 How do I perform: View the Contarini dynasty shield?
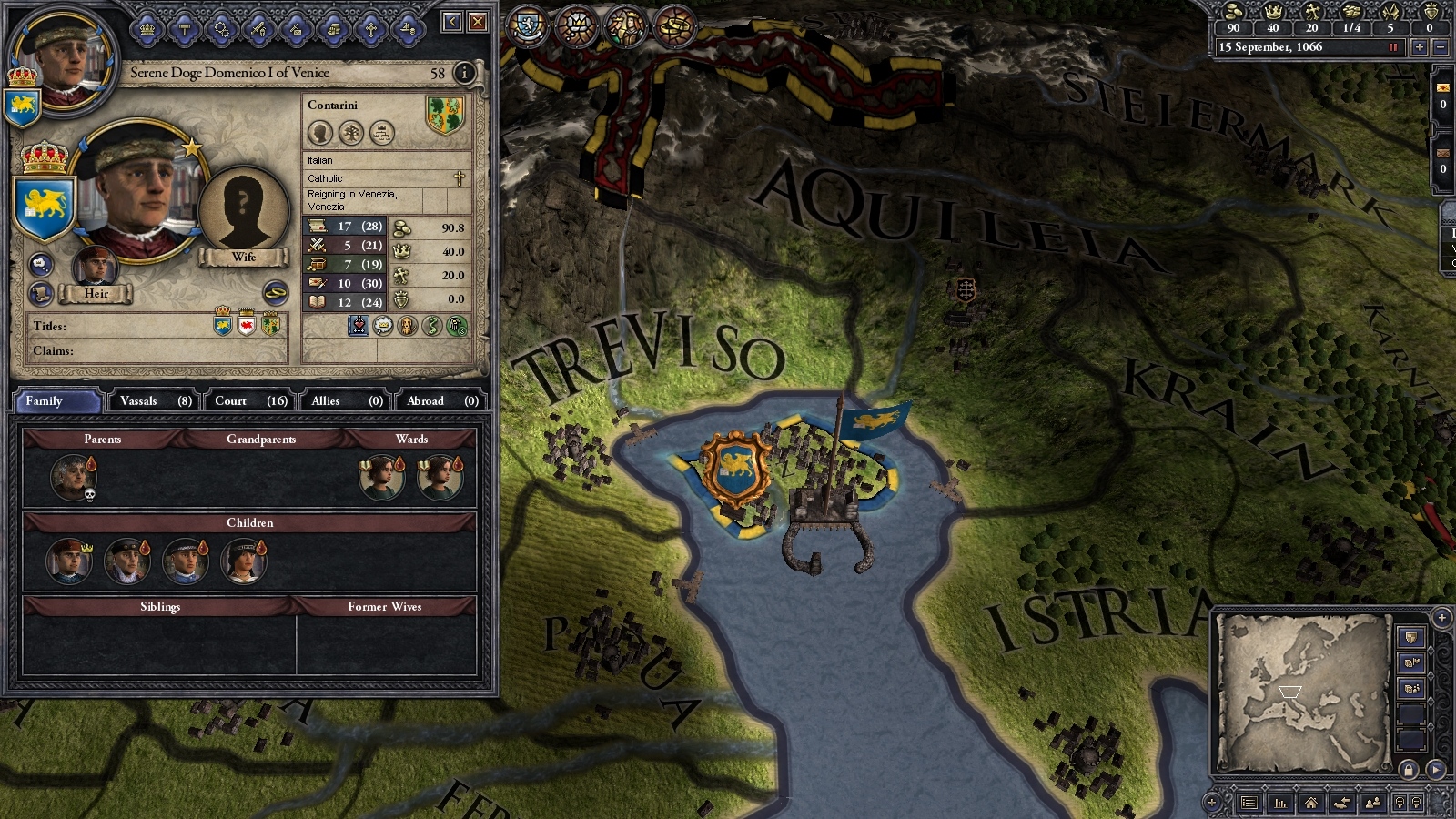point(445,115)
